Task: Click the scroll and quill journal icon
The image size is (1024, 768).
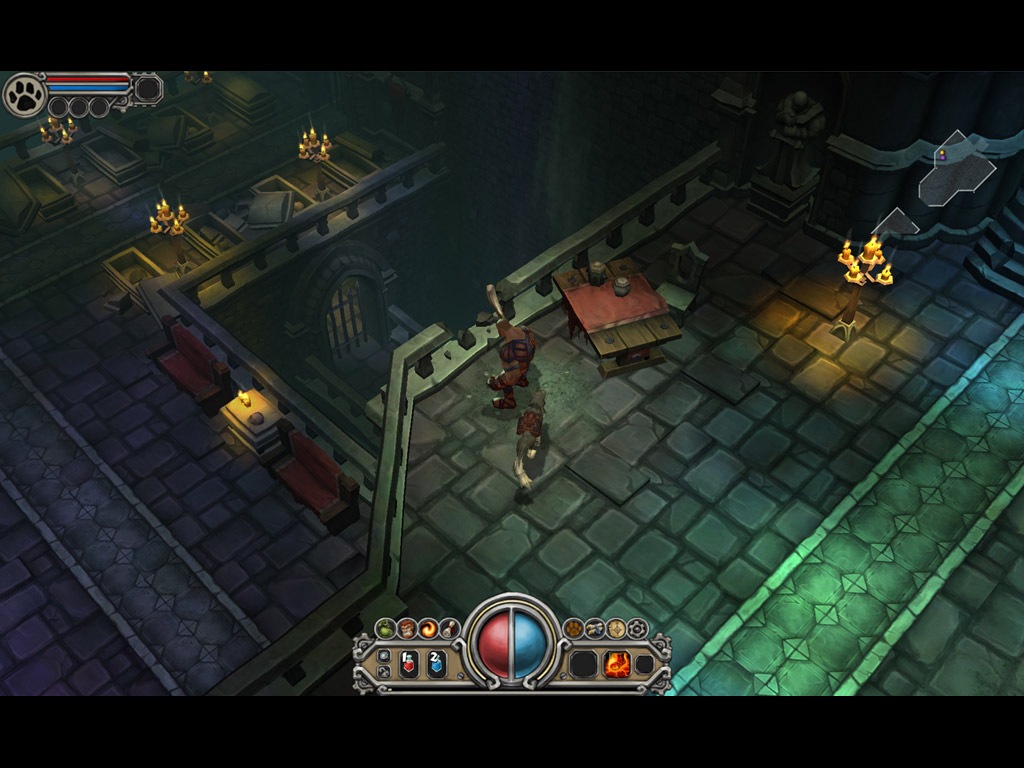Action: point(450,629)
